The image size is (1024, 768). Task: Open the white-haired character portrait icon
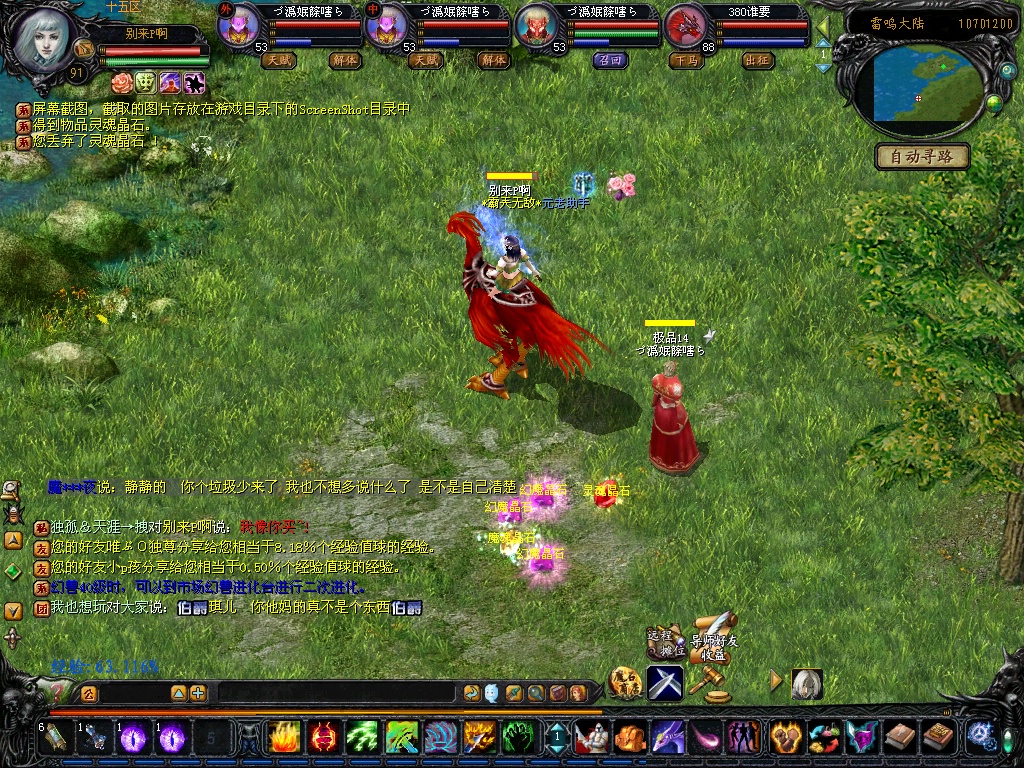click(x=806, y=684)
